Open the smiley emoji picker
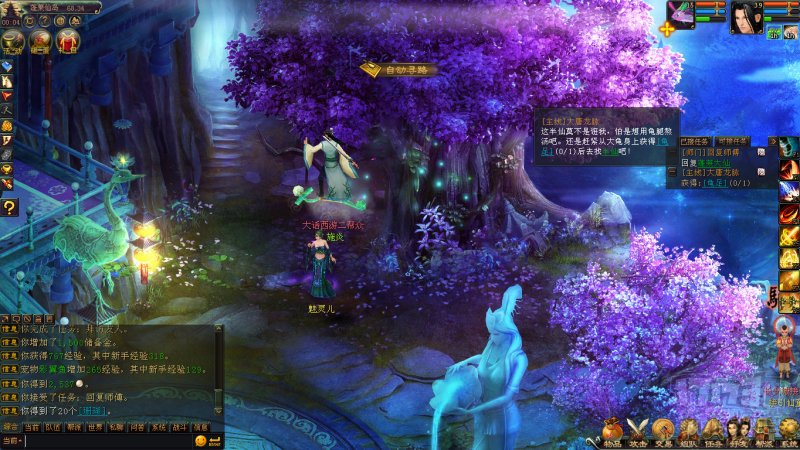 [x=201, y=440]
